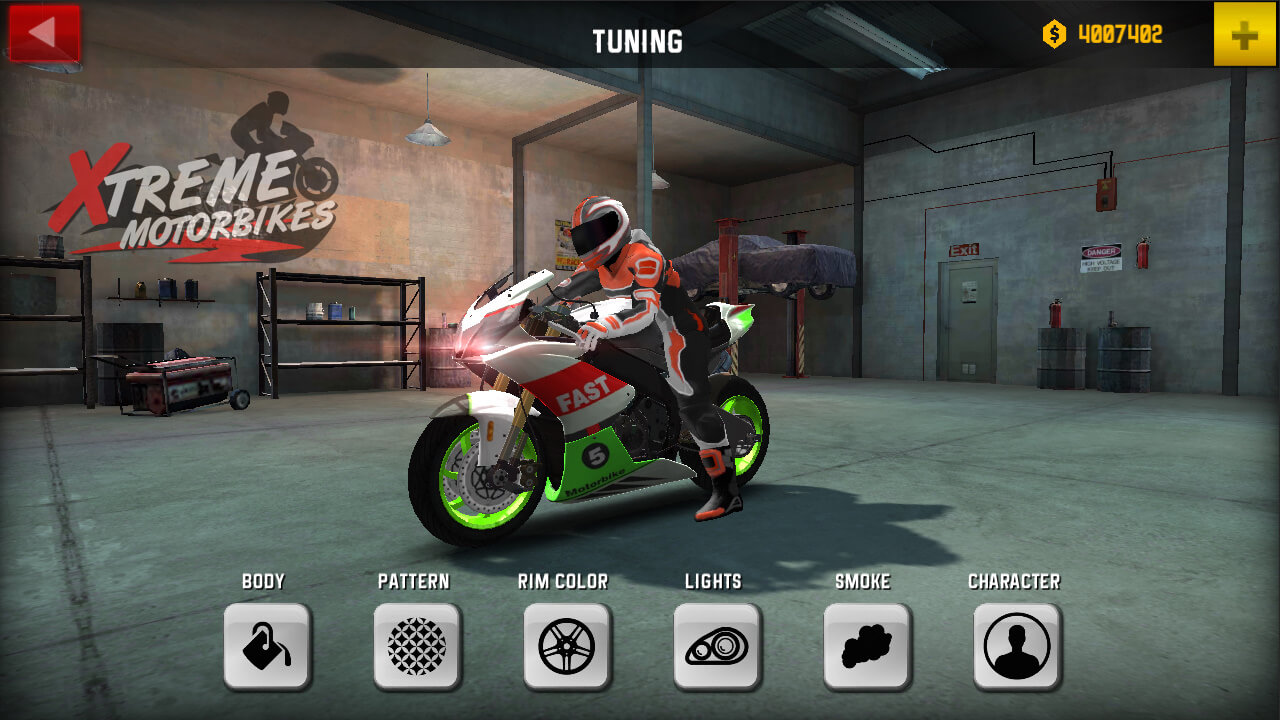Click the CHARACTER label text
Screen dimensions: 1280x720
click(1014, 581)
